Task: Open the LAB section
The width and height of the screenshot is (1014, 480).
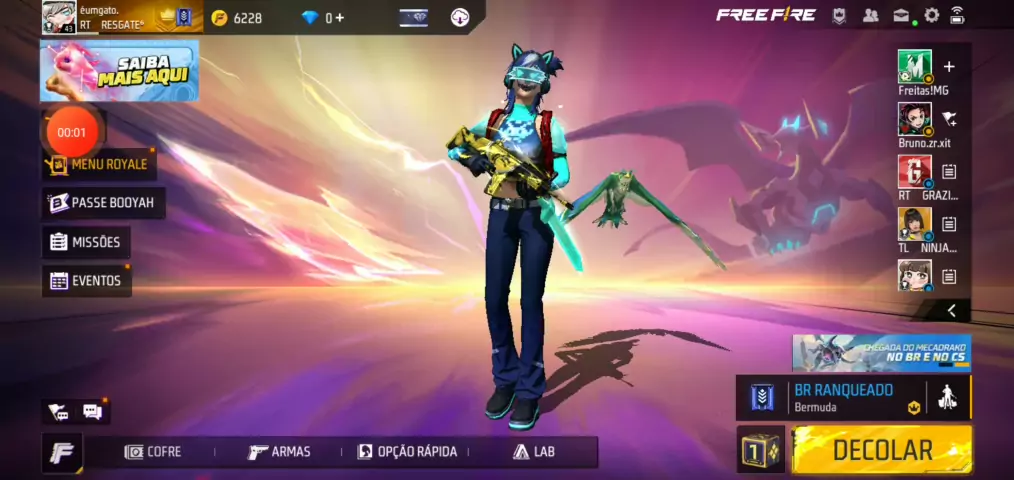Action: click(534, 452)
